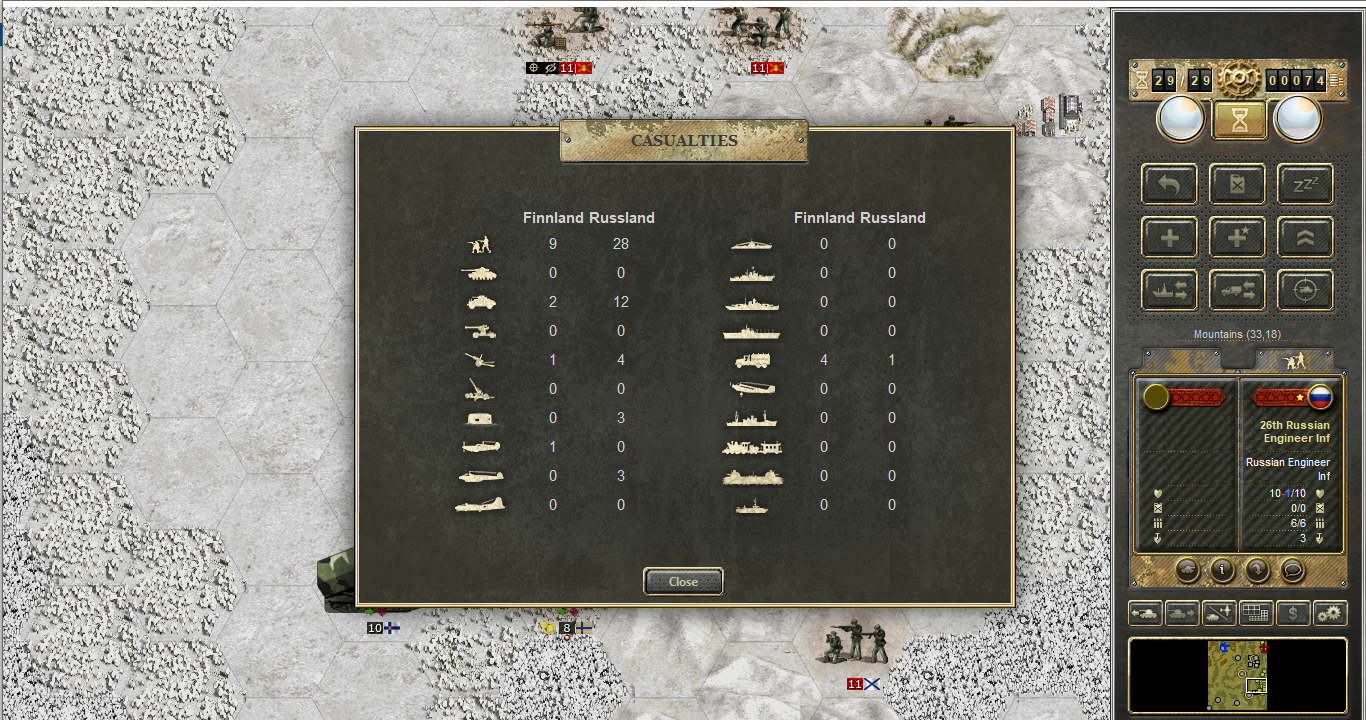Click the round tank icon button

tap(1187, 570)
